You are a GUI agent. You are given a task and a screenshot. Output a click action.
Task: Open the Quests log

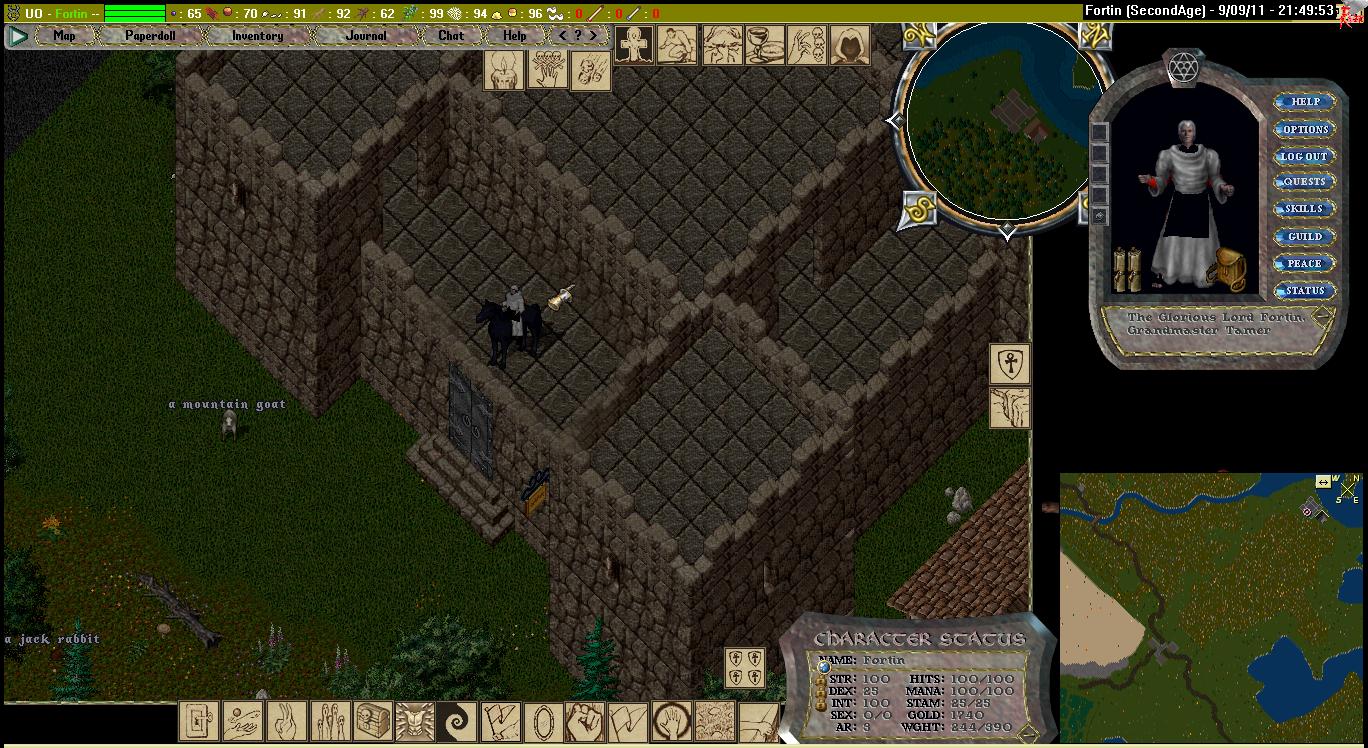coord(1305,182)
